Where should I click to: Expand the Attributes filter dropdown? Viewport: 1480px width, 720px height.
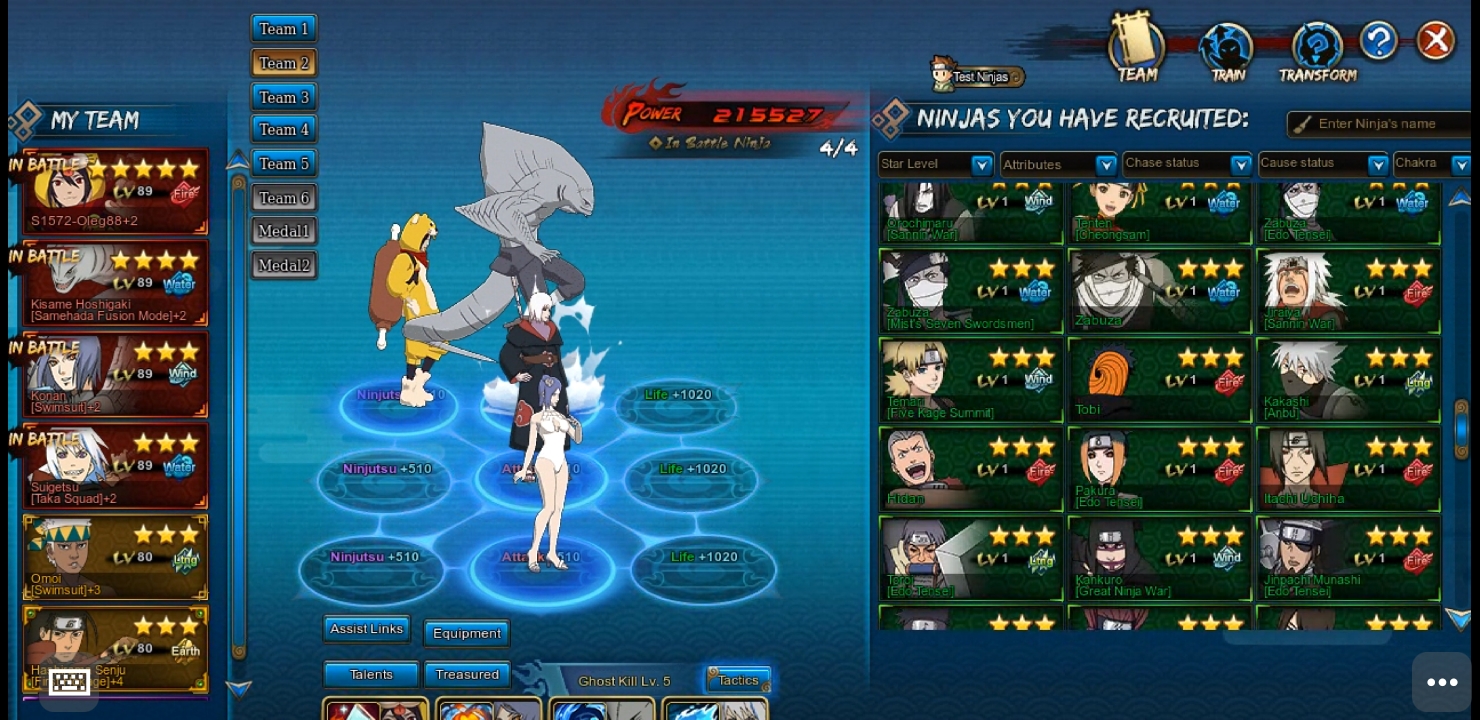1058,164
